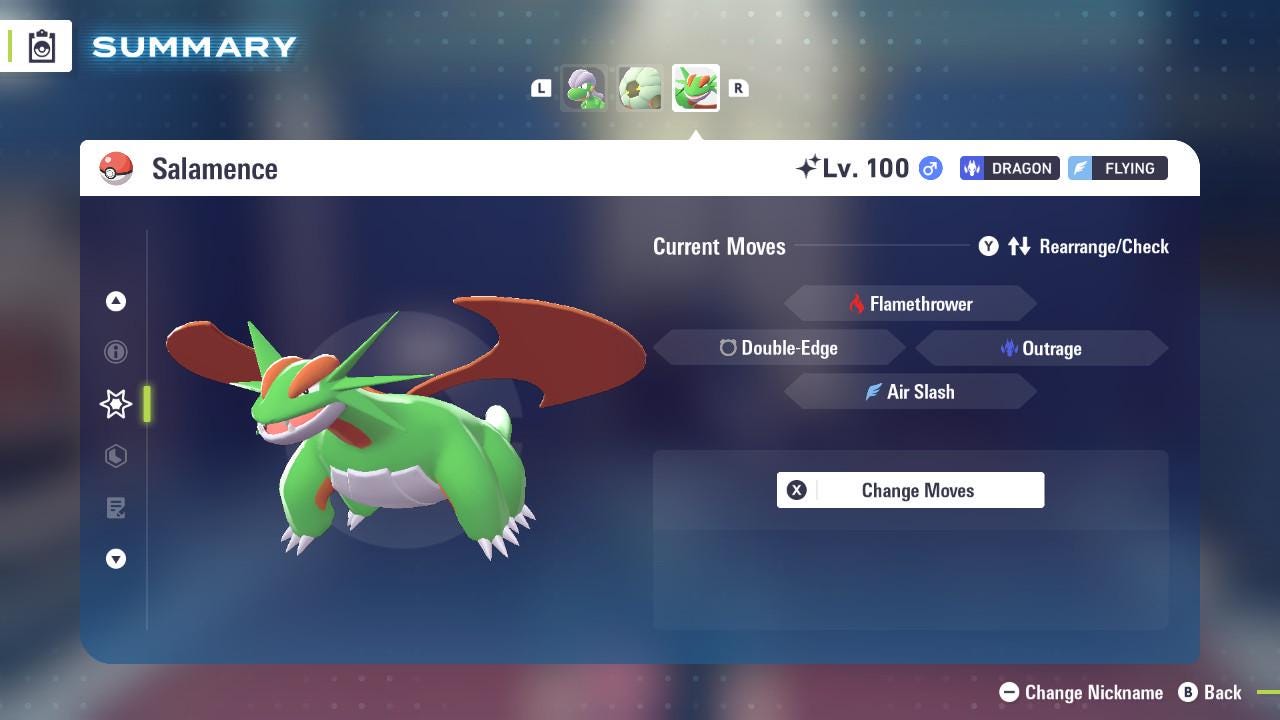Switch to the leftmost party member tab
Viewport: 1280px width, 720px height.
(x=584, y=88)
